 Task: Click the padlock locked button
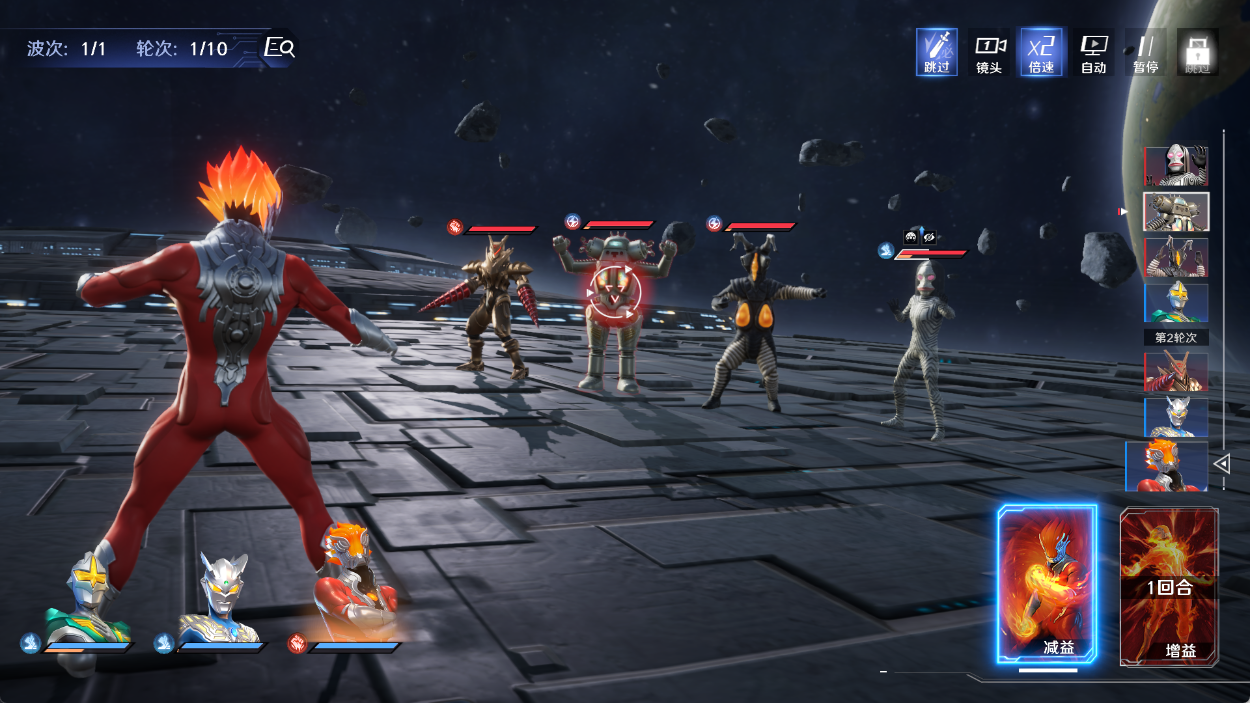pos(1196,52)
